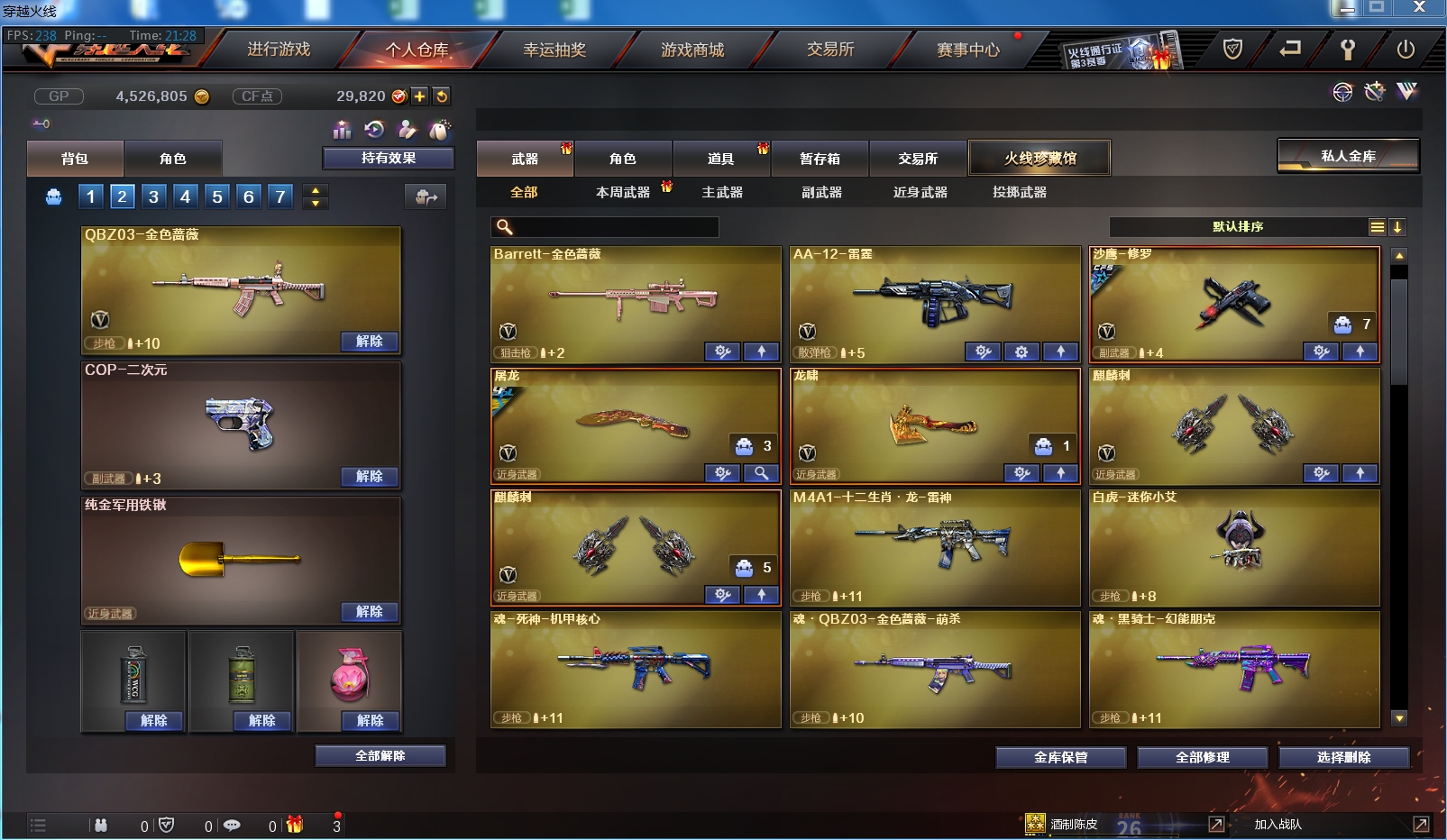Click the magnifier inspect icon on 屠龙 card
The image size is (1447, 840).
tap(761, 472)
